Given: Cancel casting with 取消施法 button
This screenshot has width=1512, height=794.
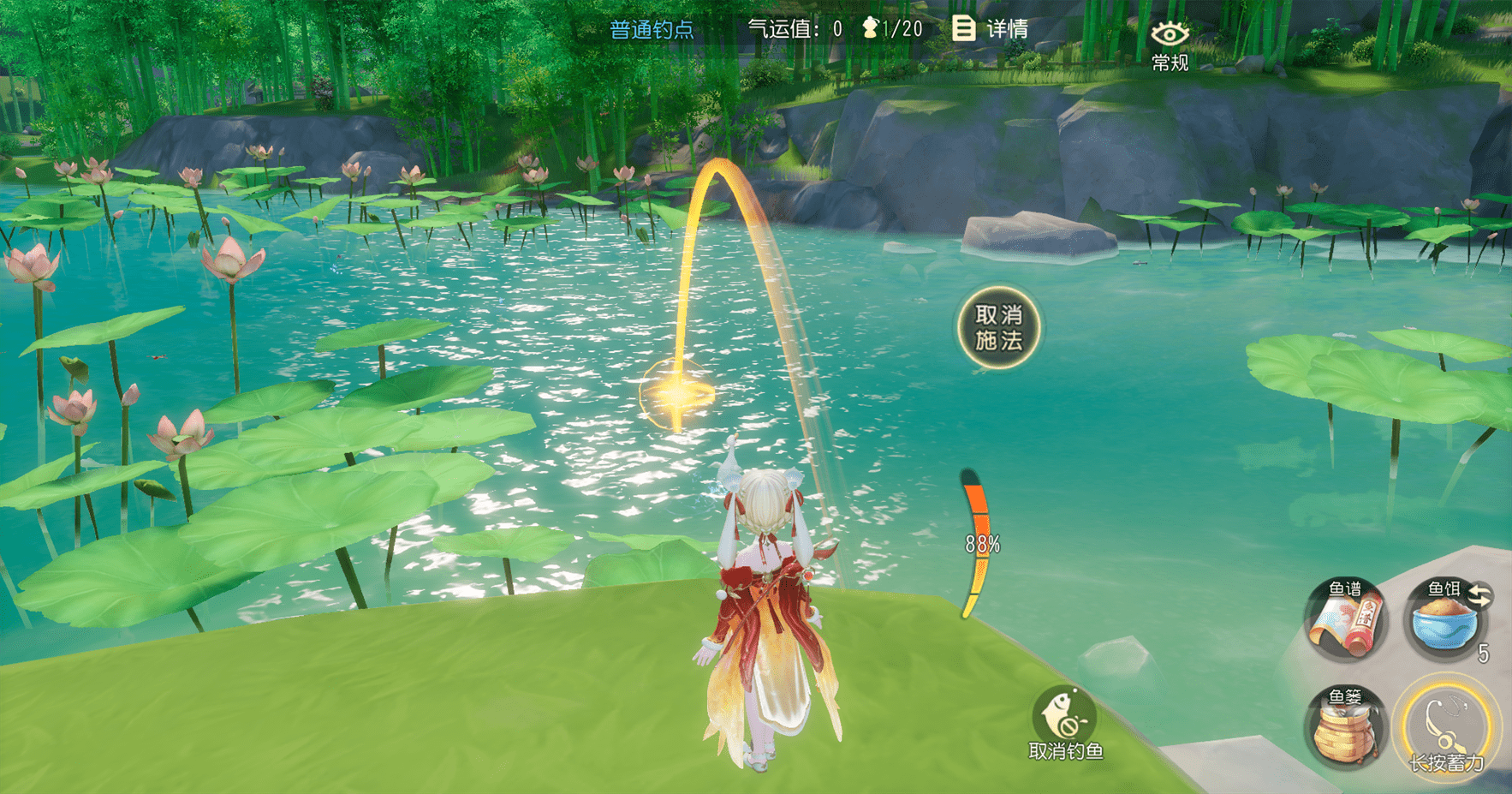Looking at the screenshot, I should (x=998, y=328).
